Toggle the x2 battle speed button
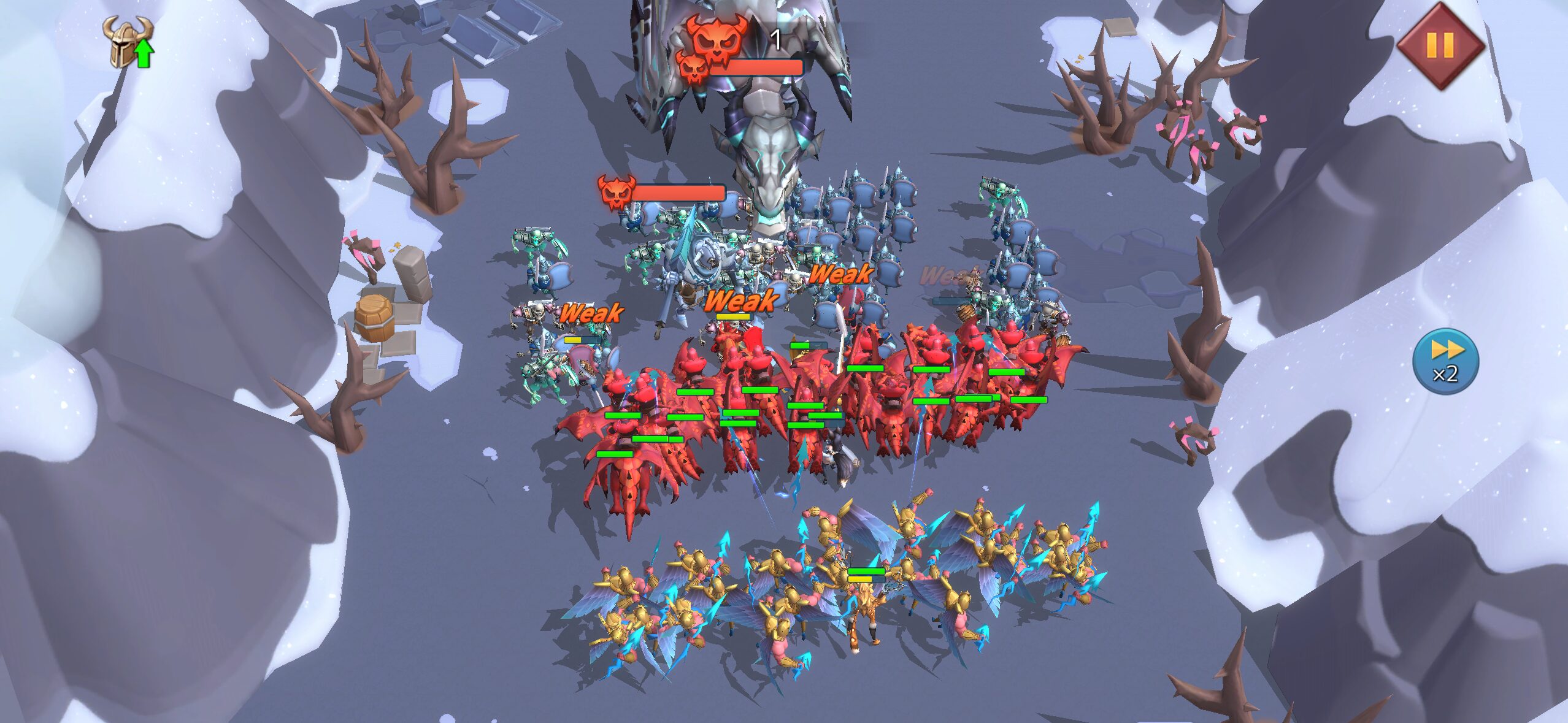1568x723 pixels. tap(1445, 362)
